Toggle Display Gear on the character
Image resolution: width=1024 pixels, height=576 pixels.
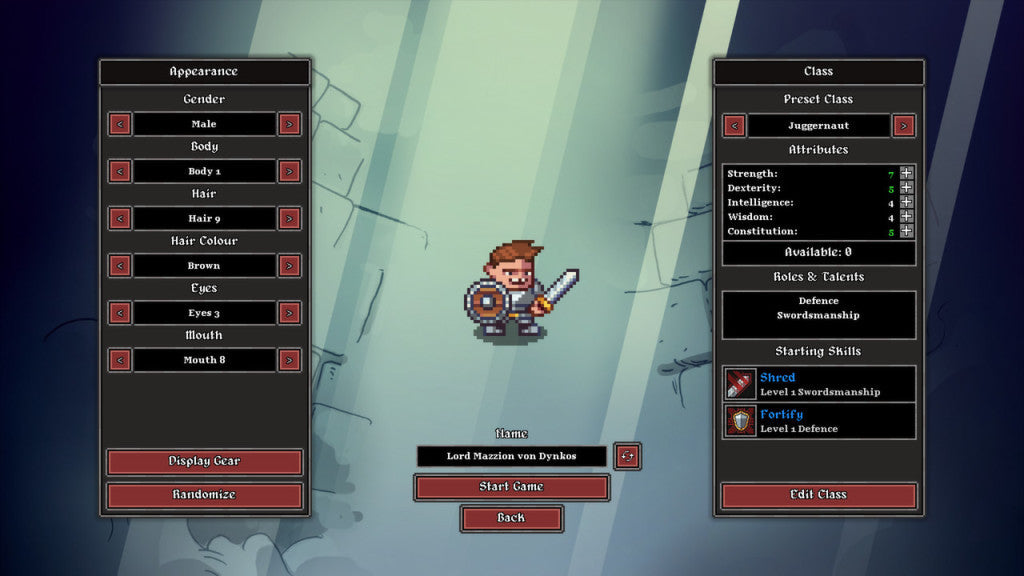204,461
